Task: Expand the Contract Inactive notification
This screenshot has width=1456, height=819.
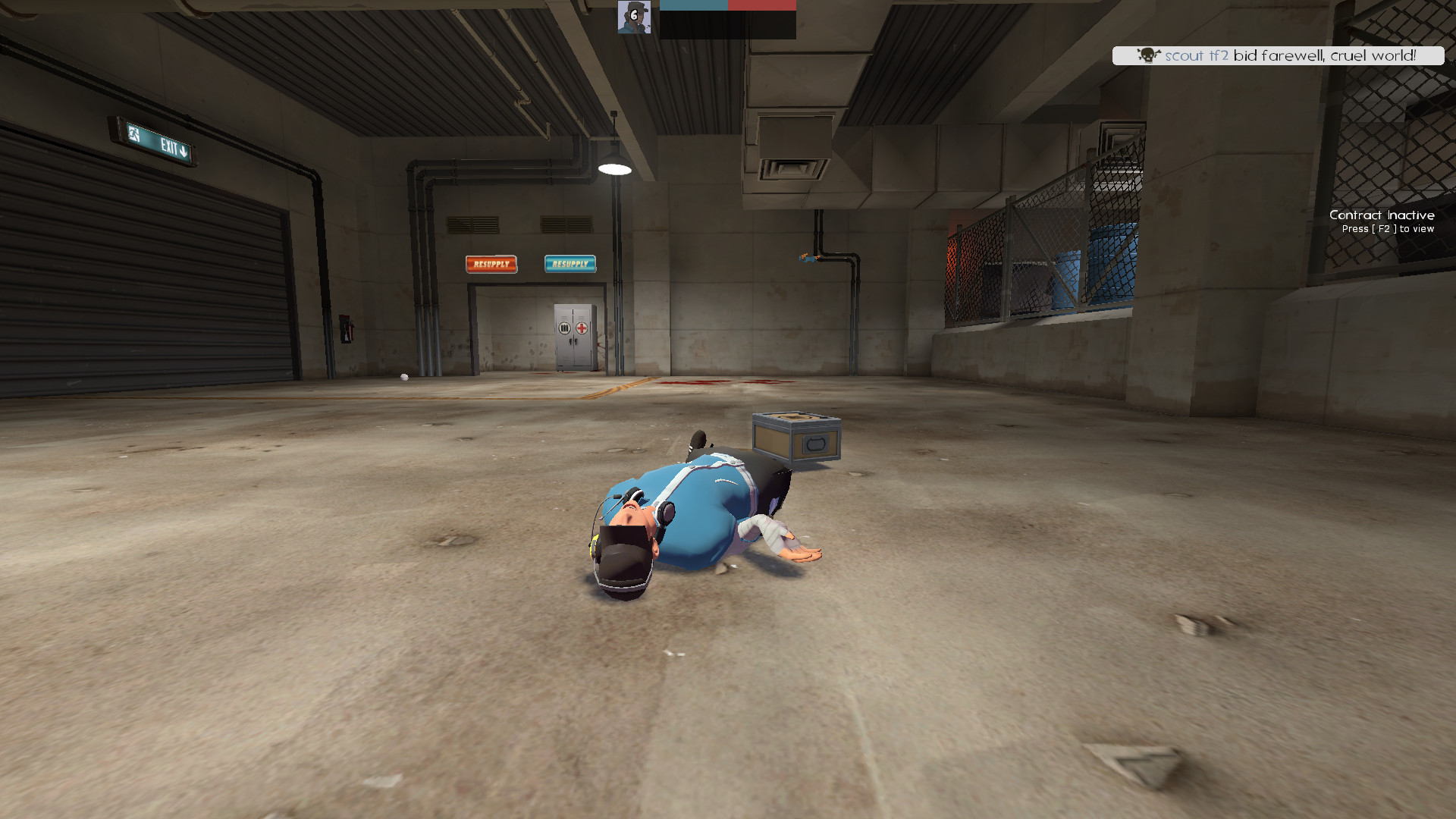Action: coord(1382,215)
